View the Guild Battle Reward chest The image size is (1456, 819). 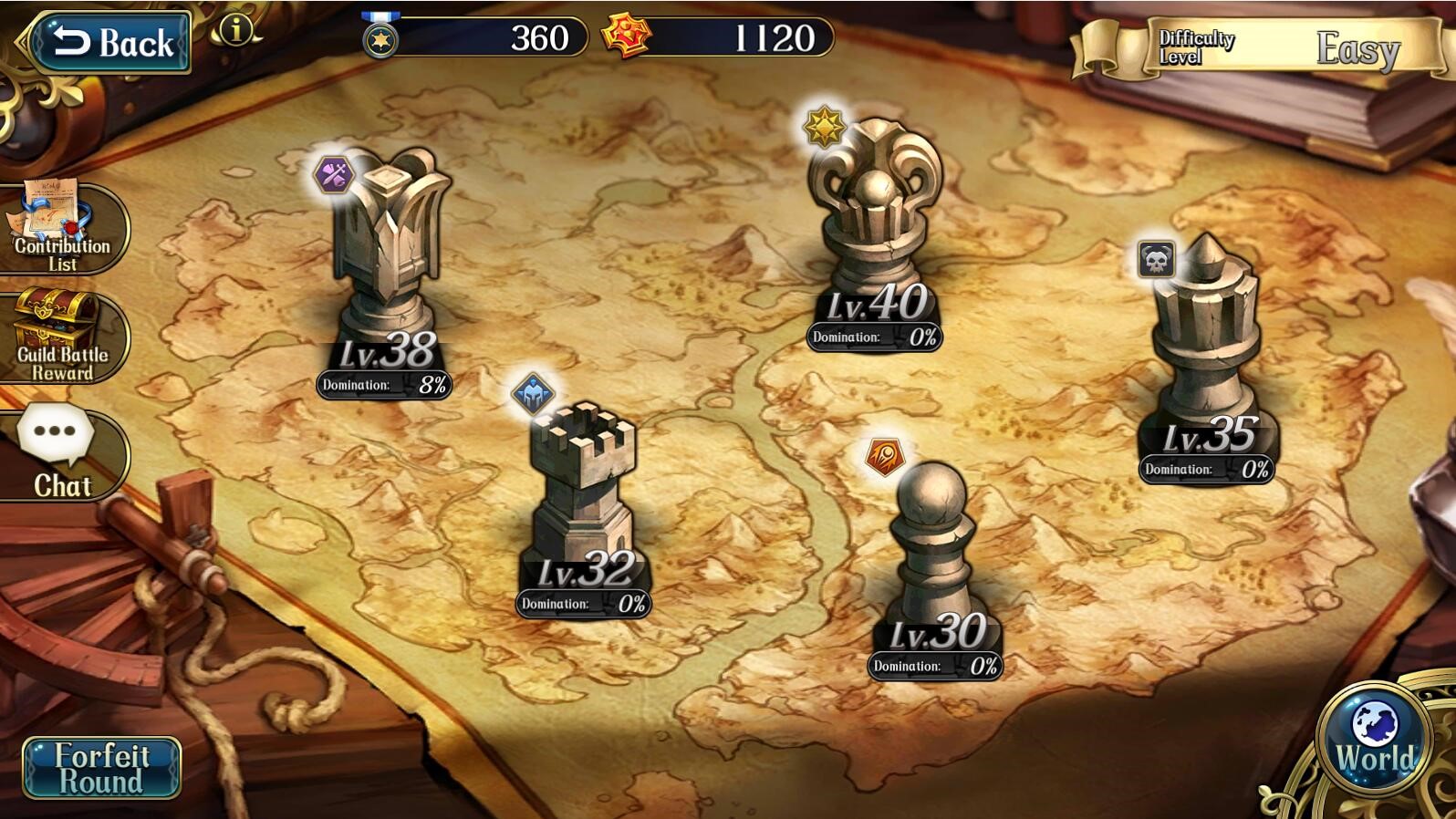(61, 337)
